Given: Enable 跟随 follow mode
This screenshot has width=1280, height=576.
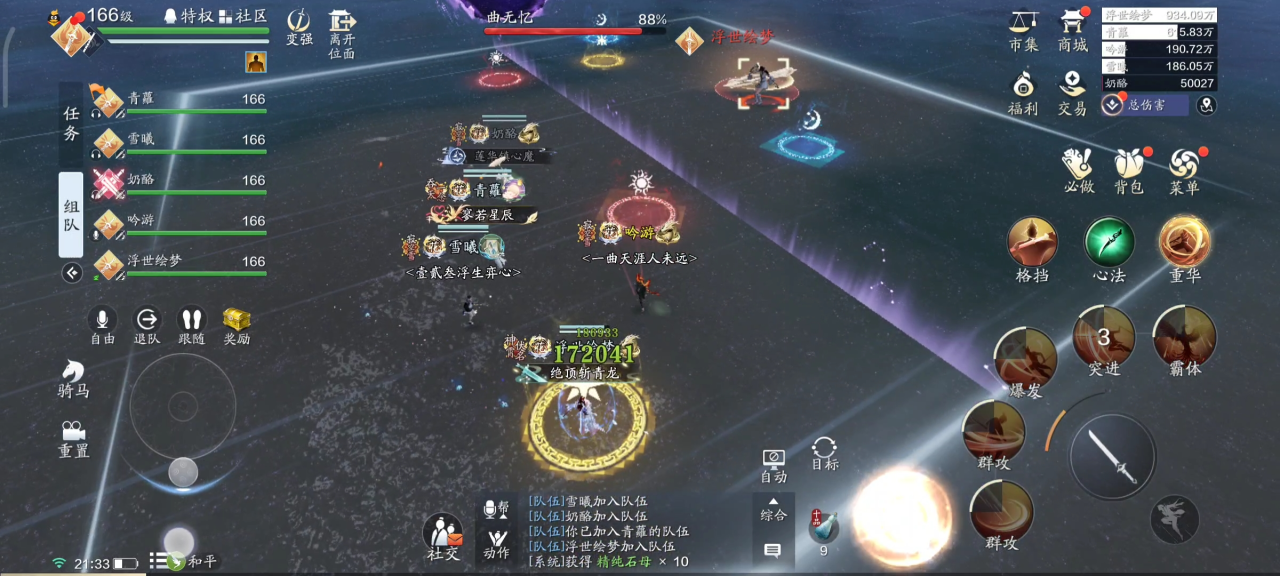Looking at the screenshot, I should (191, 323).
